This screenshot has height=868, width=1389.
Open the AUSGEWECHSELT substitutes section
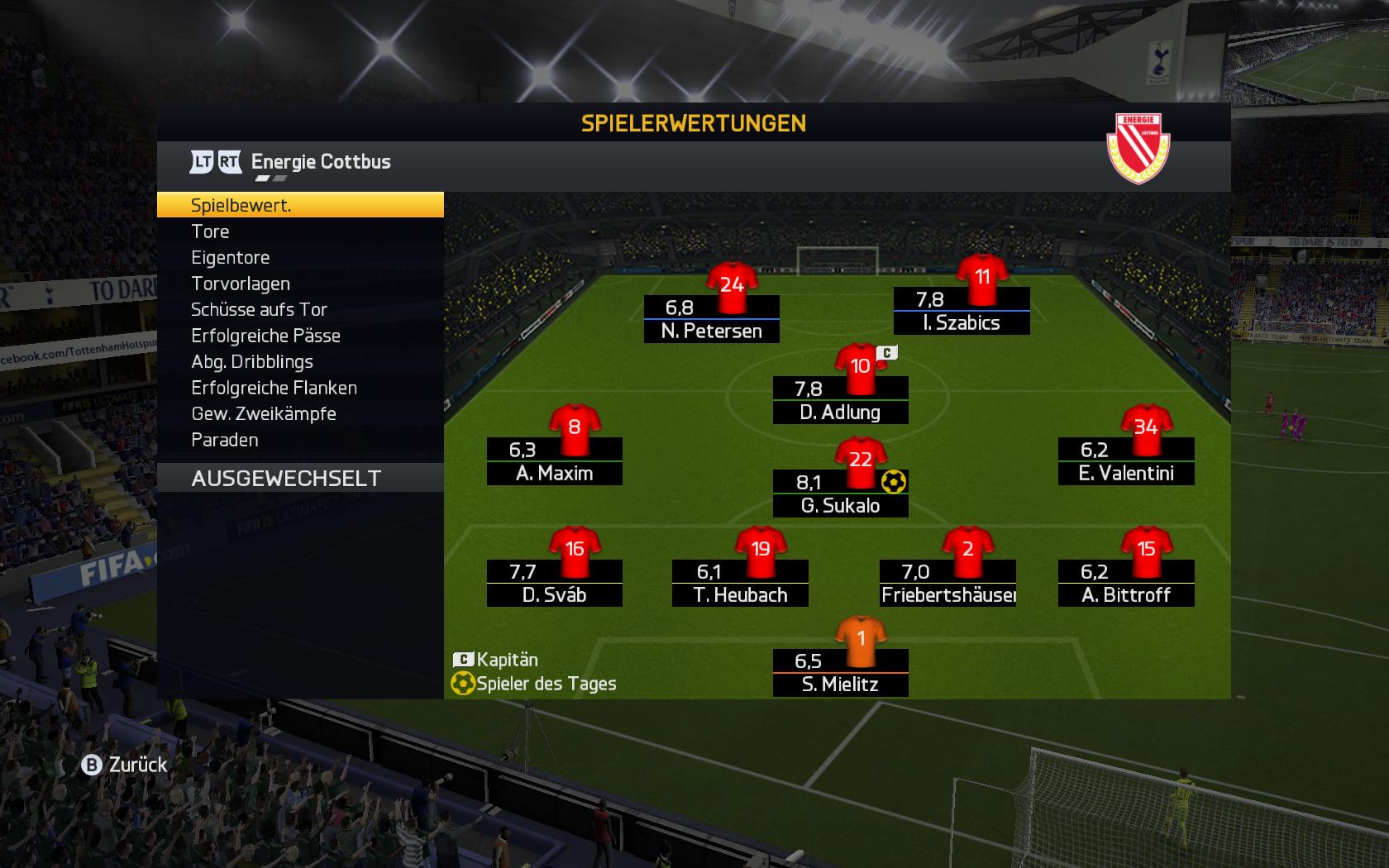tap(299, 478)
